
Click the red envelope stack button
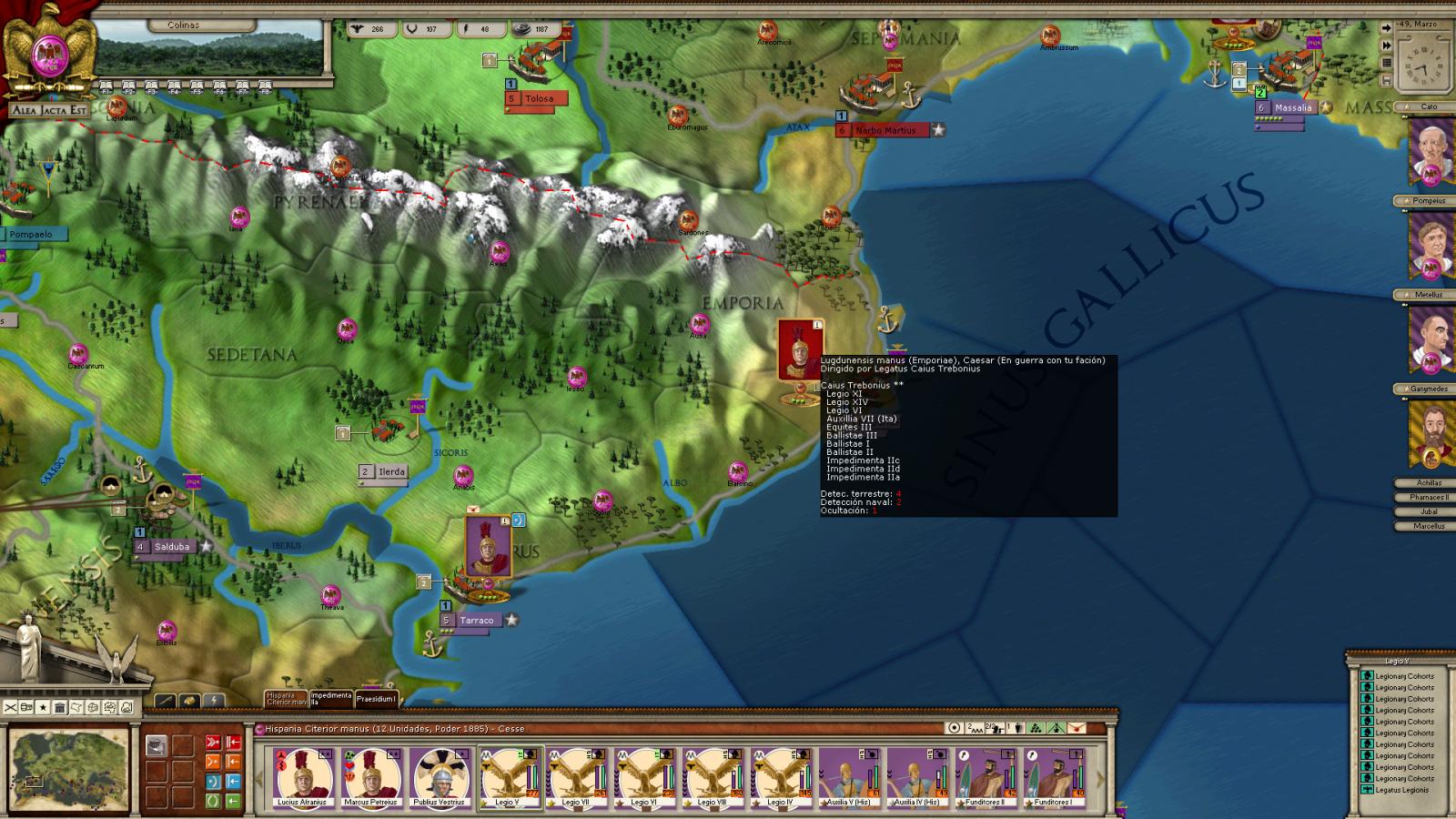click(x=1077, y=728)
